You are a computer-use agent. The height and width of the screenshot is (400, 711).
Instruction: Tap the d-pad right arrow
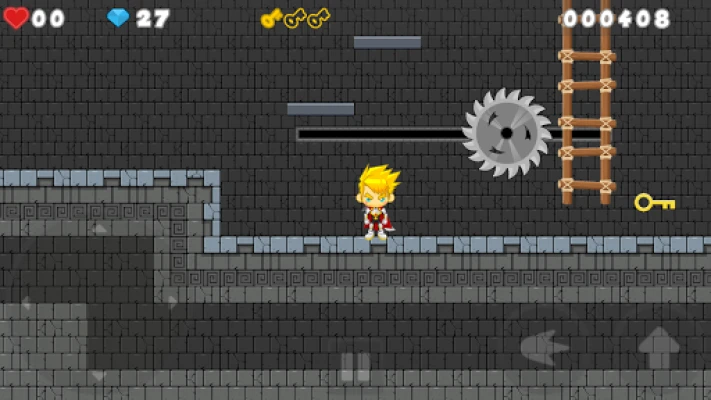click(171, 301)
